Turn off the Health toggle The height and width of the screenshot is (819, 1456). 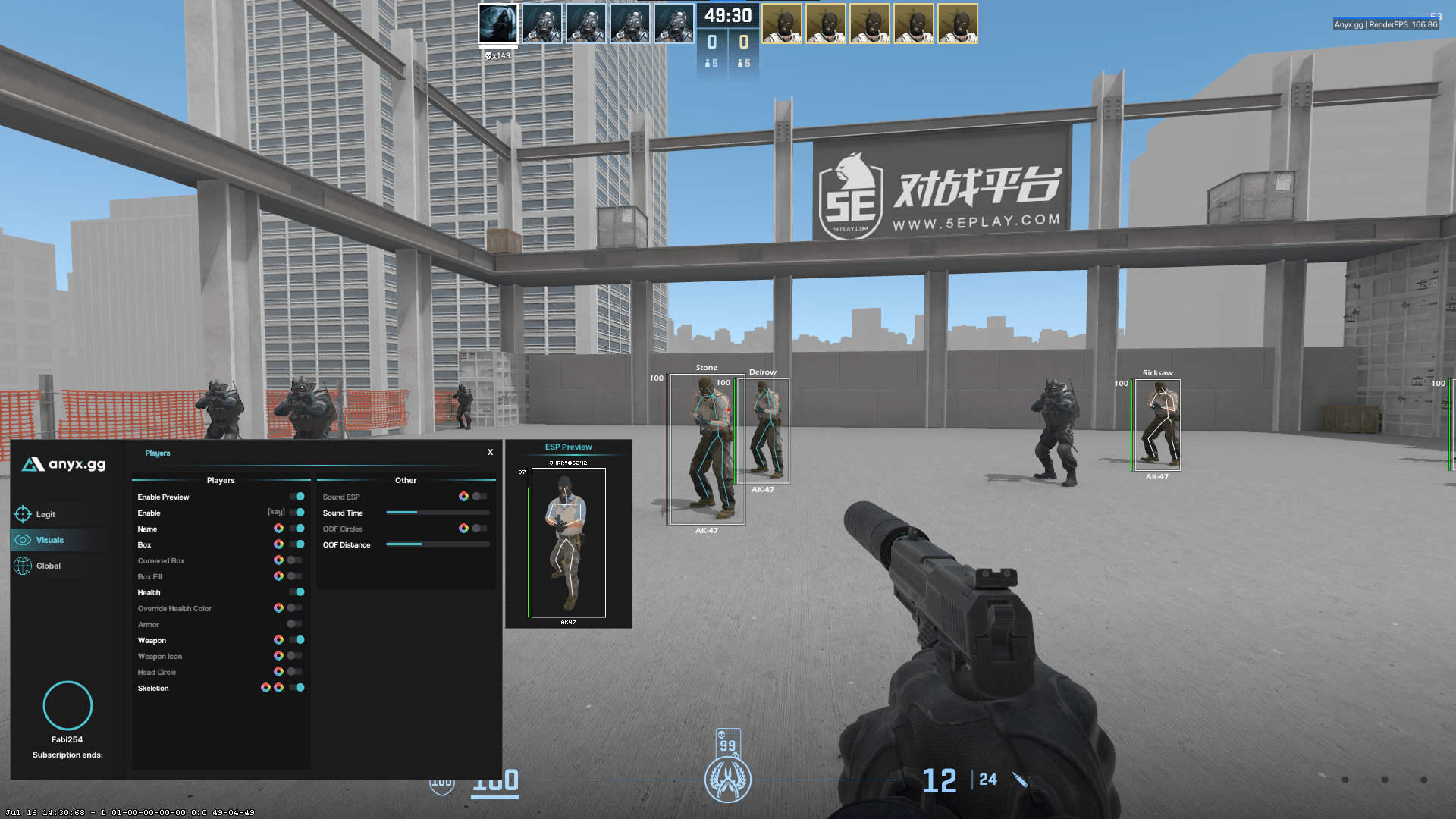(297, 592)
